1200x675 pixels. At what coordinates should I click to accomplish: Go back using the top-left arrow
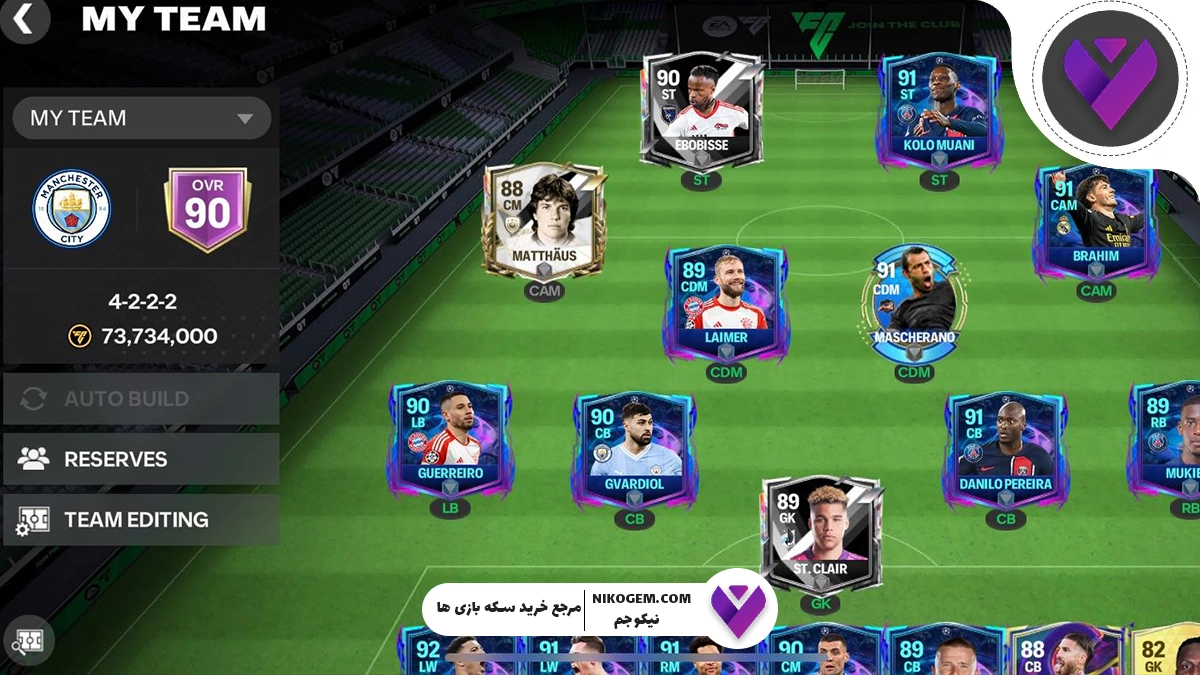(x=26, y=19)
